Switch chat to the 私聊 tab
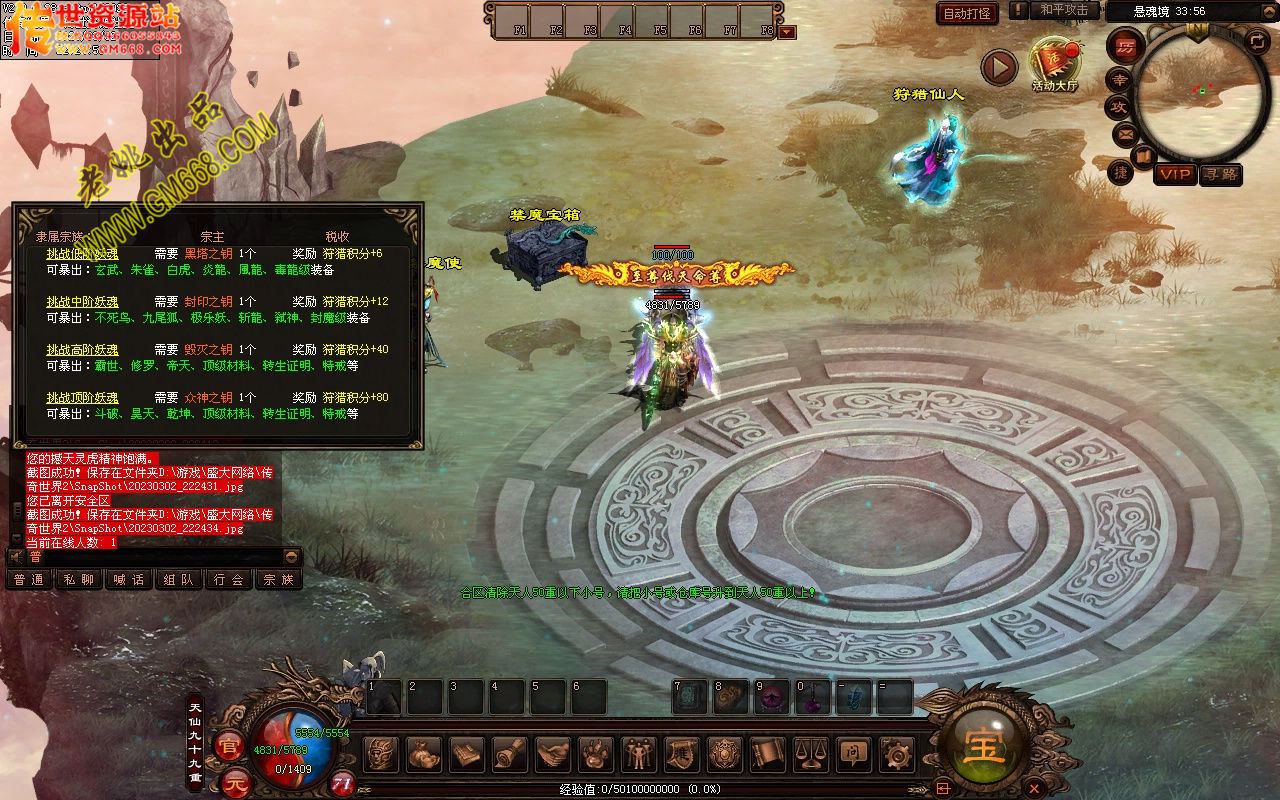 point(79,579)
